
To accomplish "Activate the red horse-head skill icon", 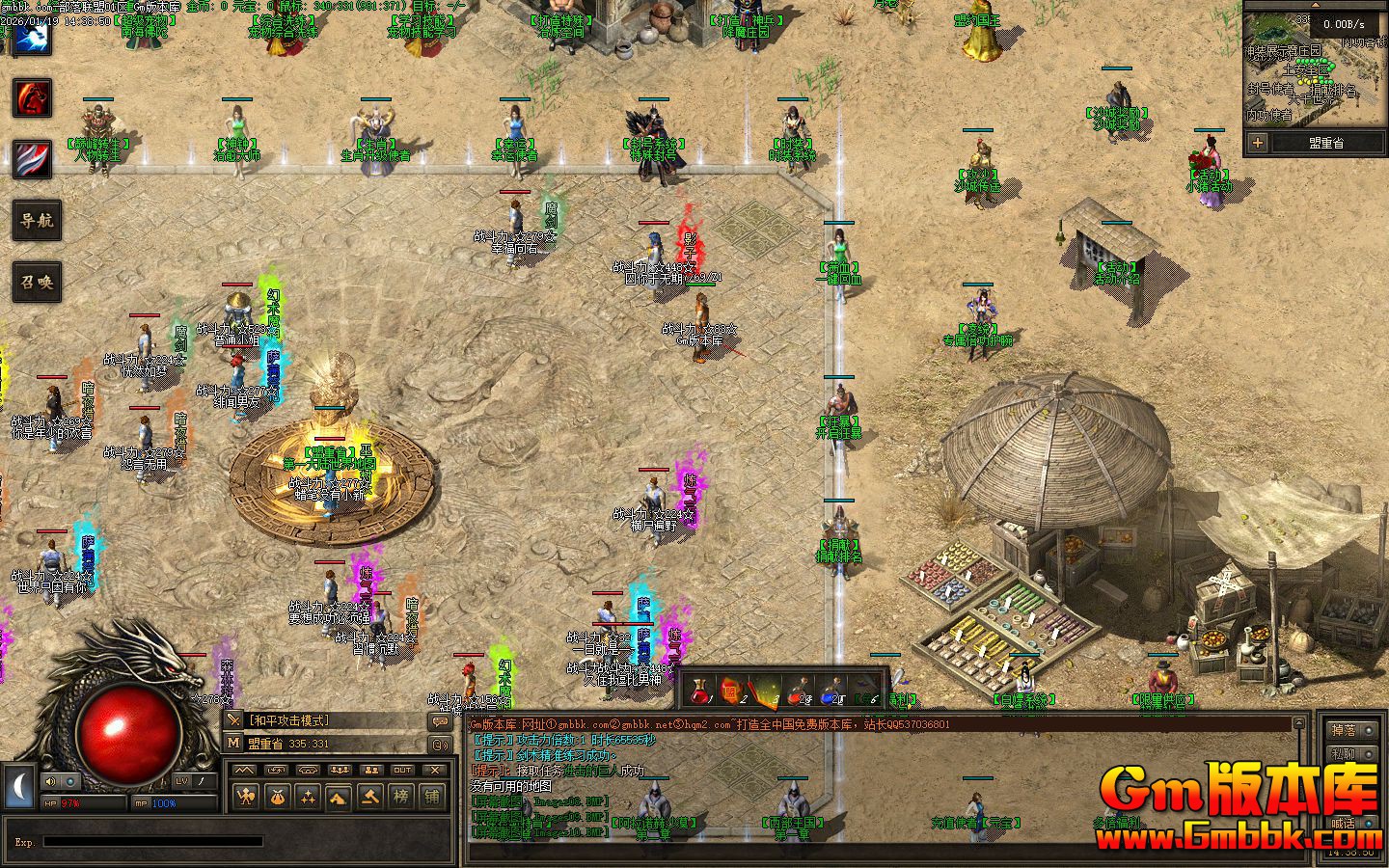I will tap(32, 98).
